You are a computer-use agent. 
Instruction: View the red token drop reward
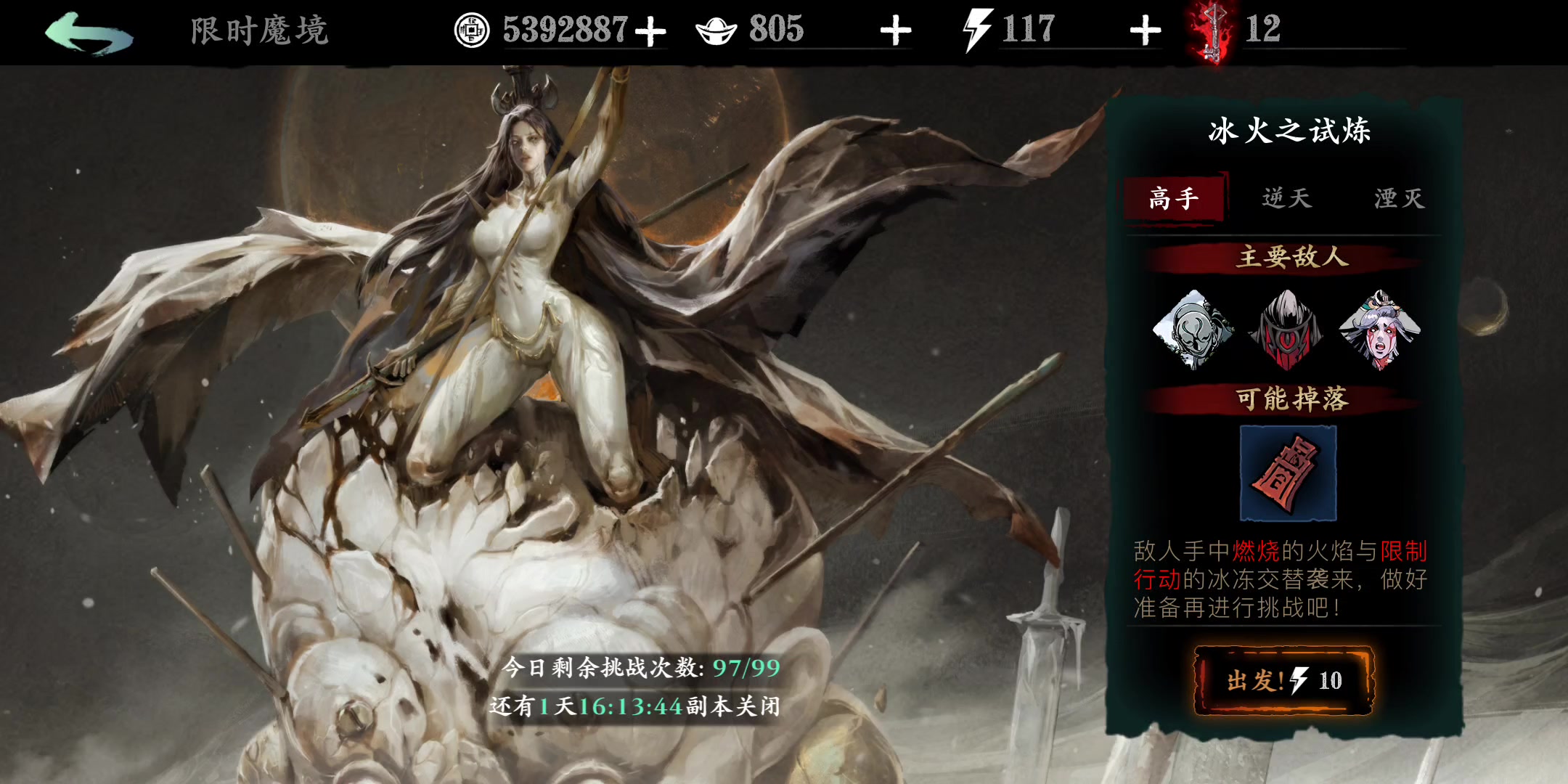click(x=1288, y=473)
